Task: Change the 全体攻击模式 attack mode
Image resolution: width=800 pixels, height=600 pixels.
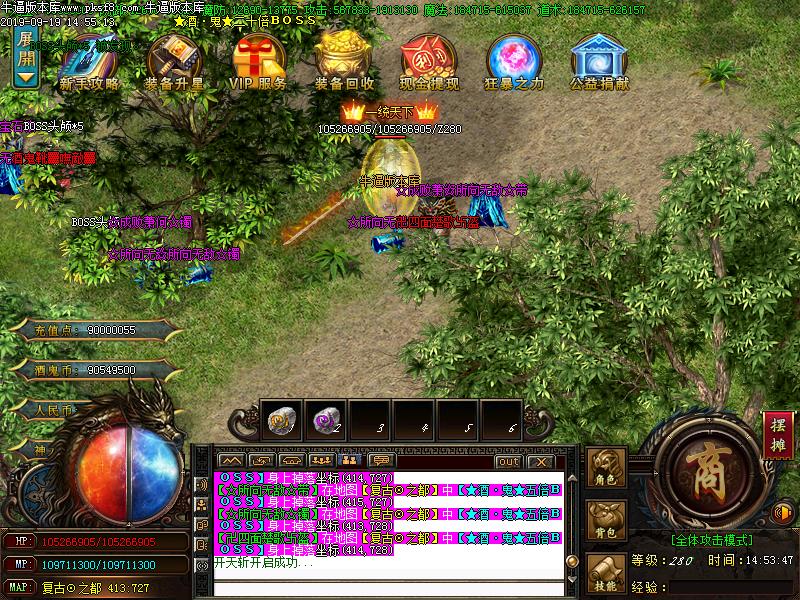Action: click(x=713, y=539)
